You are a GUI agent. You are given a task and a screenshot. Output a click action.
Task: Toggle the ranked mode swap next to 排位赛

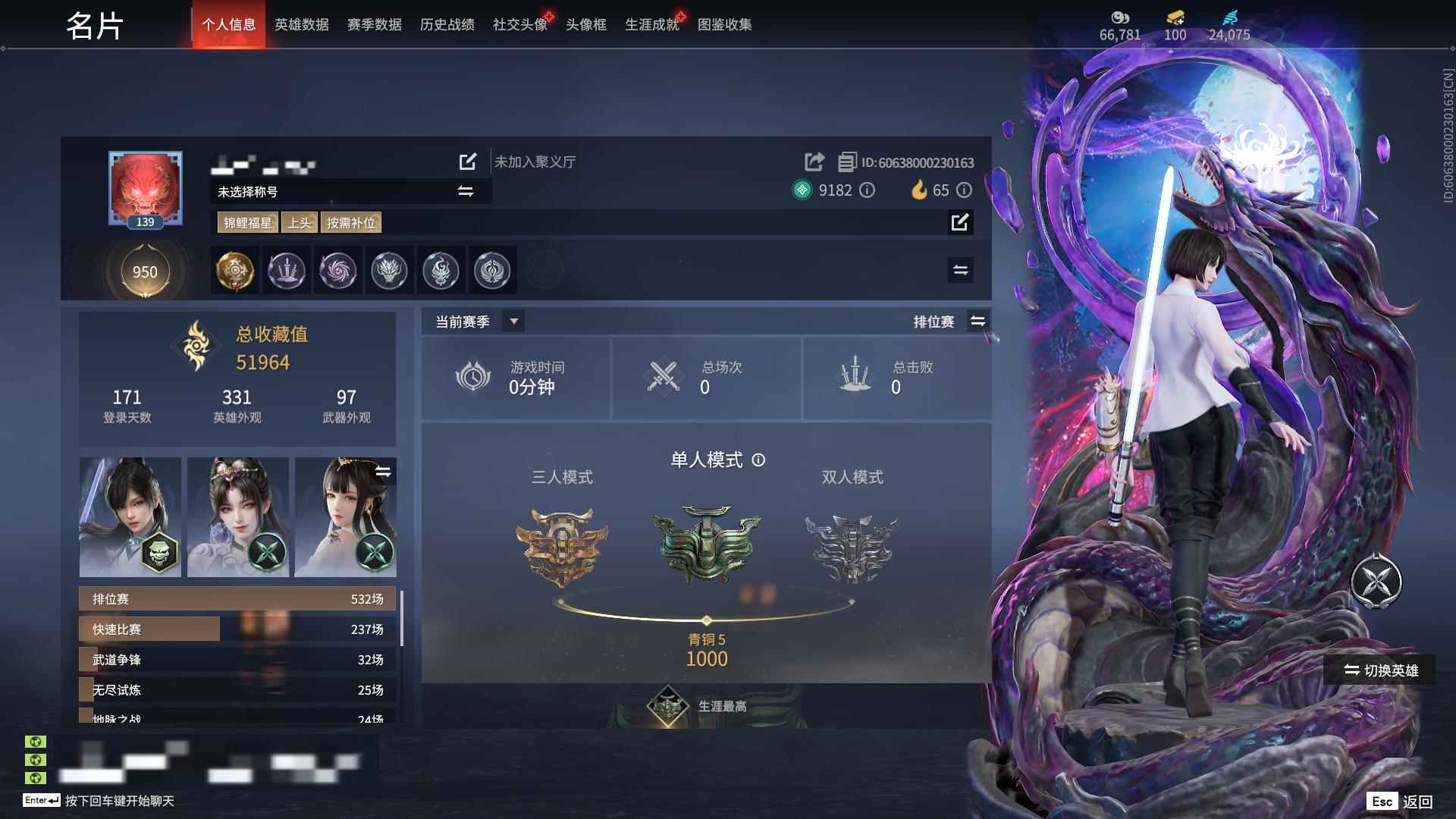978,321
